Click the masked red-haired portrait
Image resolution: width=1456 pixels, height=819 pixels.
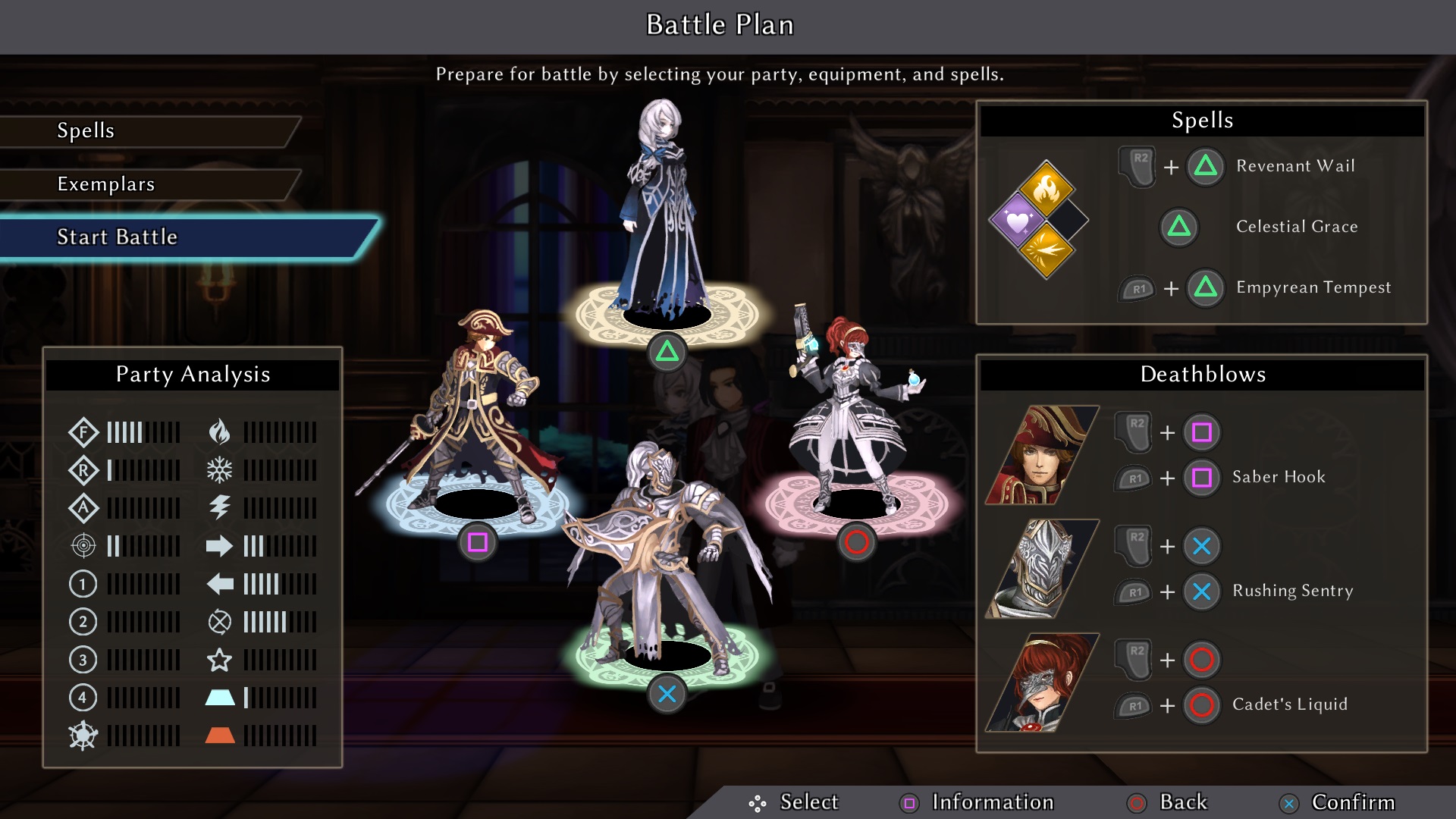pos(1041,682)
